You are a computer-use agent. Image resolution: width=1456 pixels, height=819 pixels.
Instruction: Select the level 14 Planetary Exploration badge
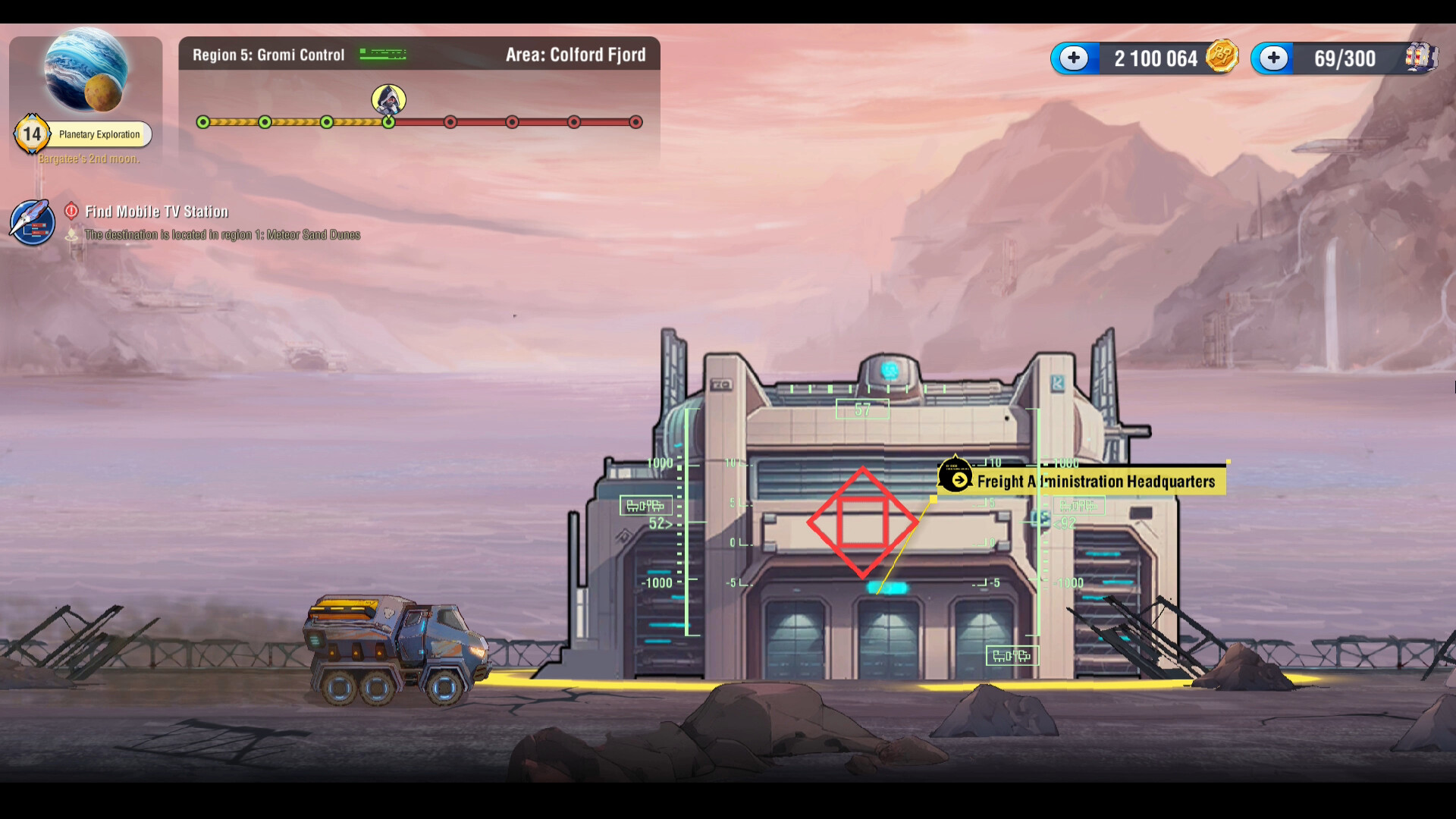click(32, 133)
